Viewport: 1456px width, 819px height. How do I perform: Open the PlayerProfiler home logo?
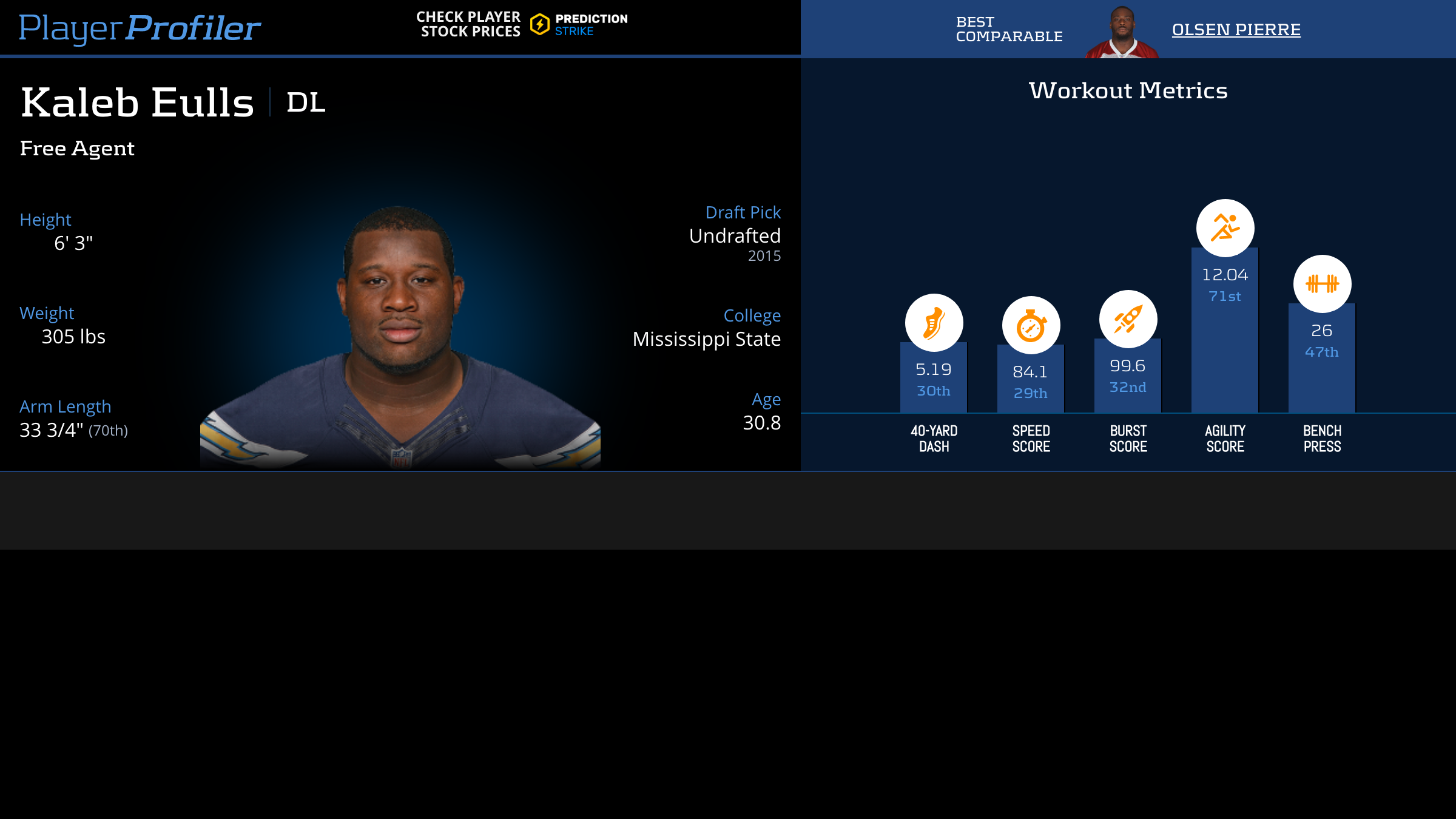pos(140,28)
